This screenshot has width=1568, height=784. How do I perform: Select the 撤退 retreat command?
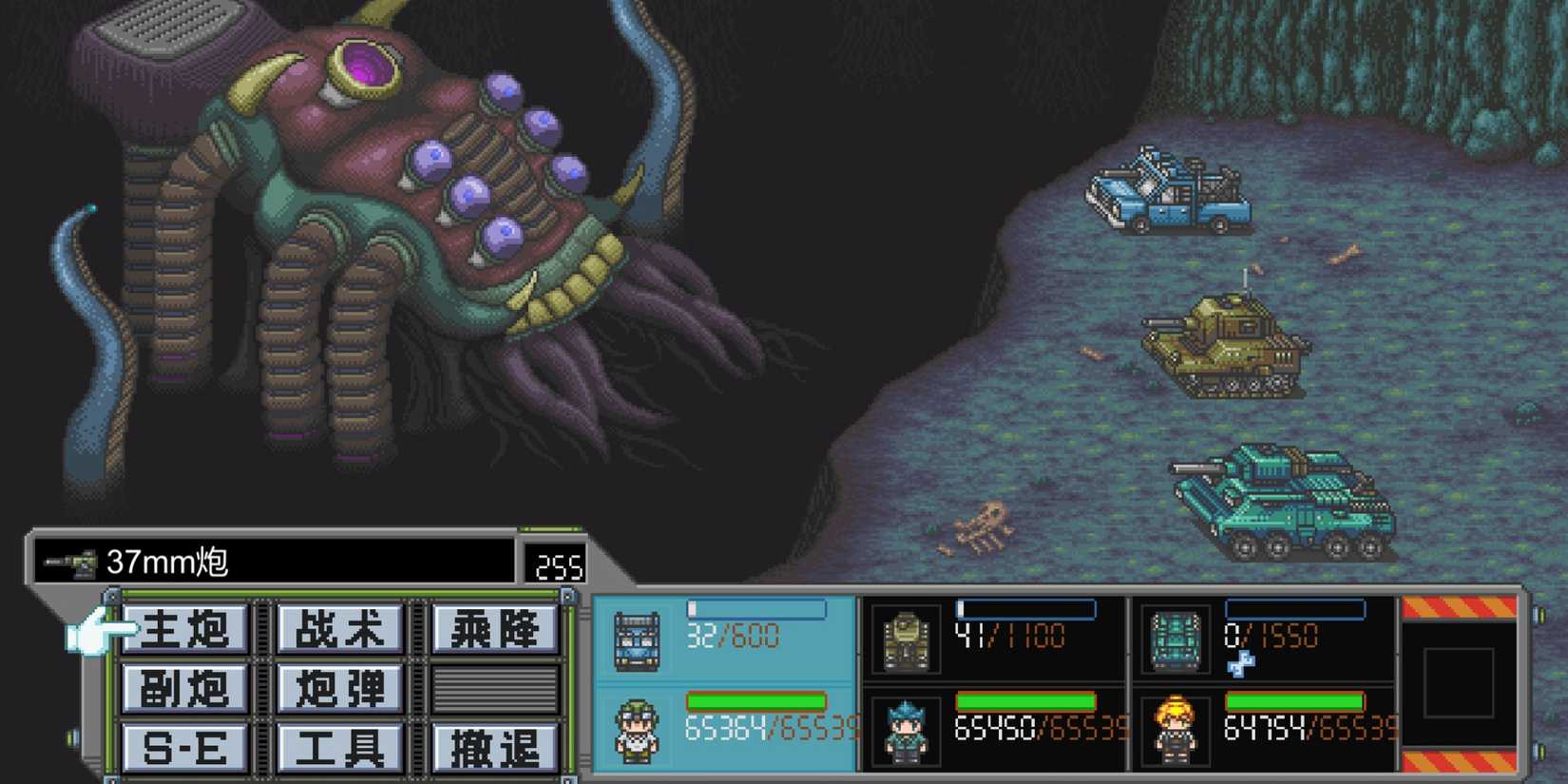[493, 746]
